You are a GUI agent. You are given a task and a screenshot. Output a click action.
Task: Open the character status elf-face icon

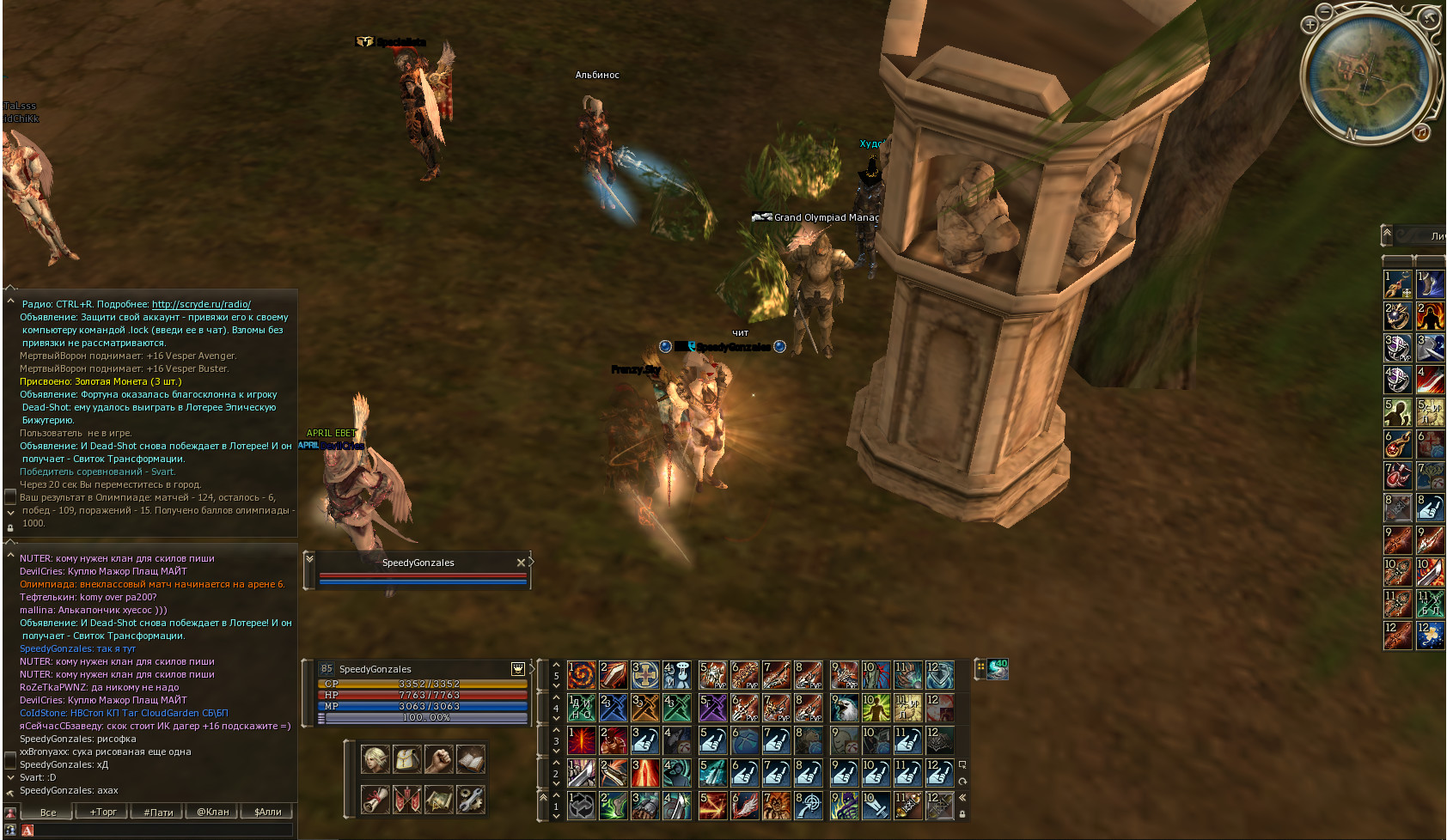375,759
